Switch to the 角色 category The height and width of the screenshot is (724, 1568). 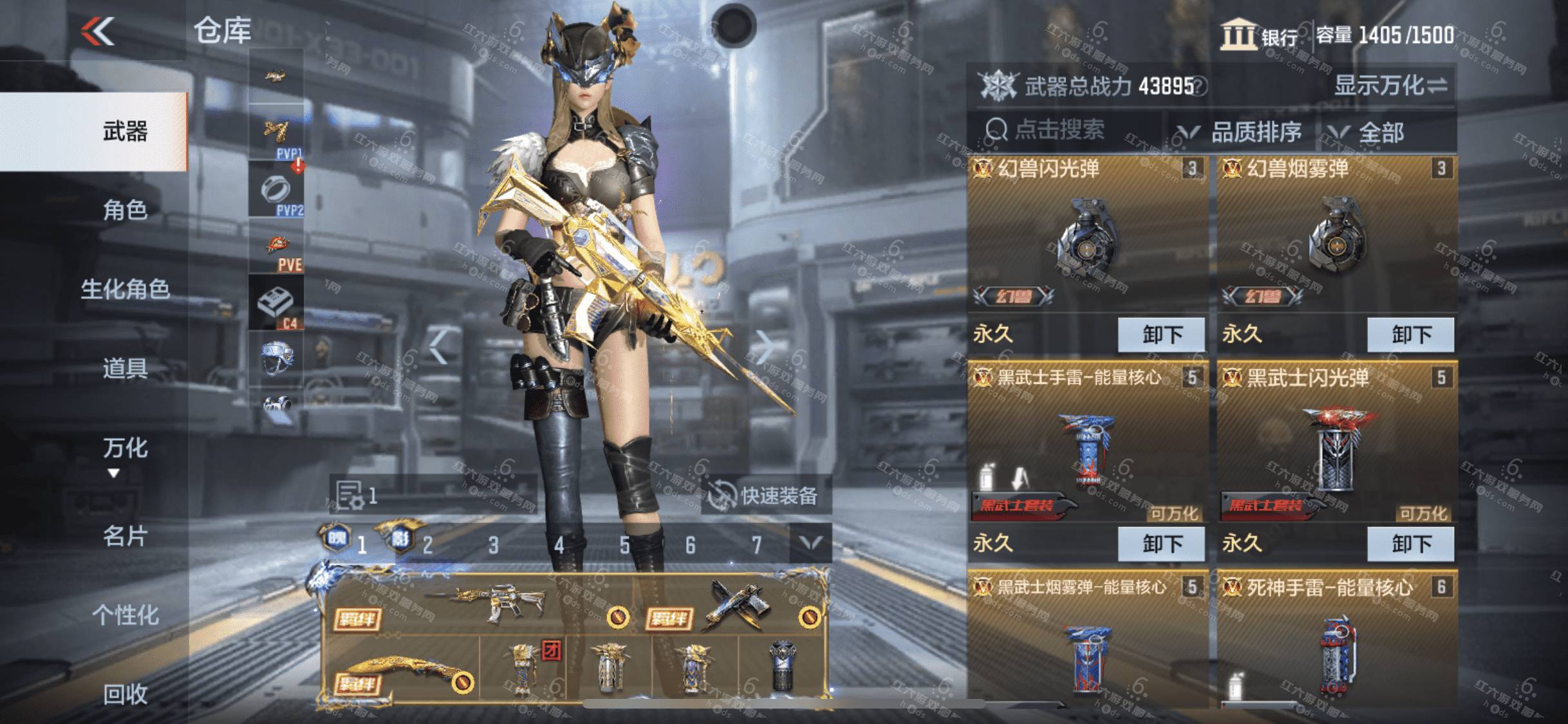pyautogui.click(x=125, y=210)
